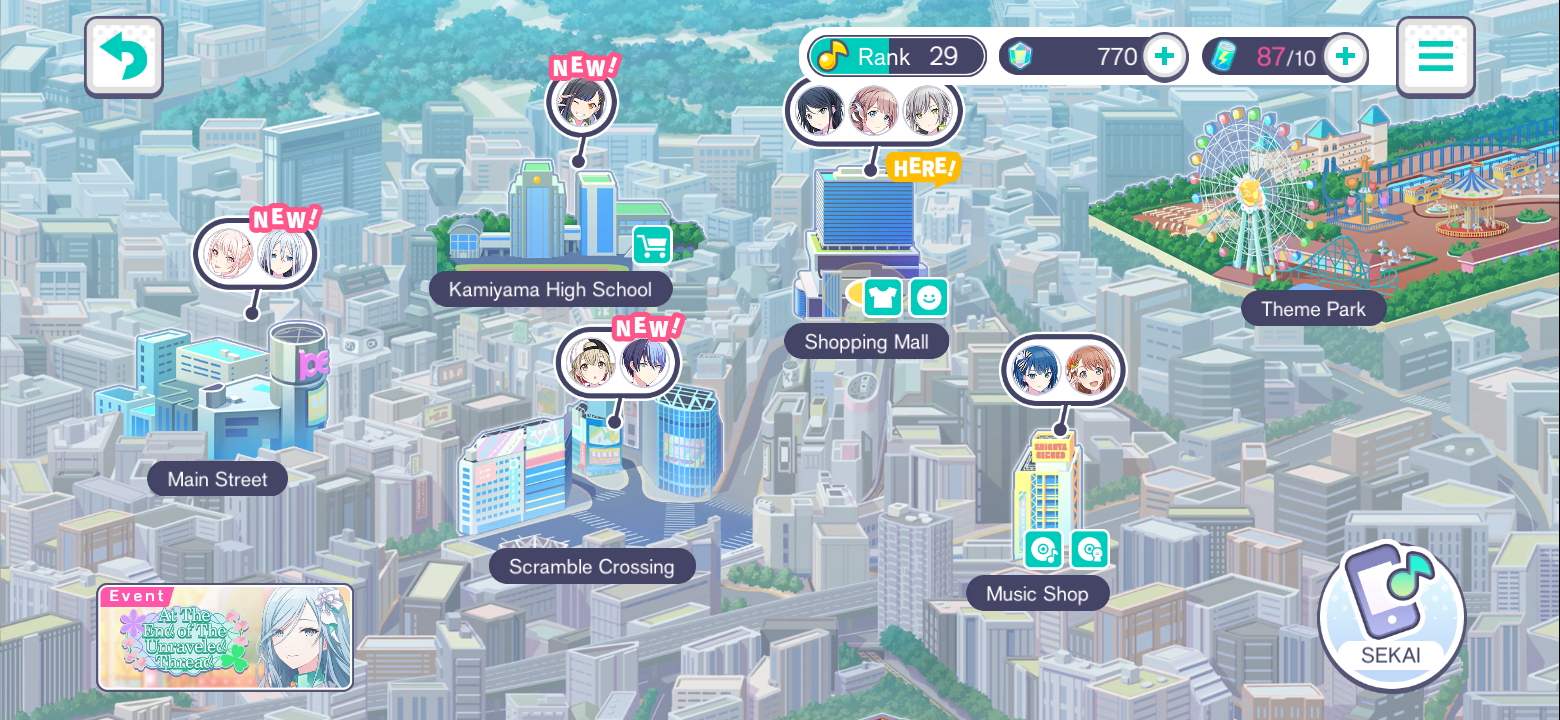
Task: Open the music disc icon at Music Shop
Action: 1041,549
